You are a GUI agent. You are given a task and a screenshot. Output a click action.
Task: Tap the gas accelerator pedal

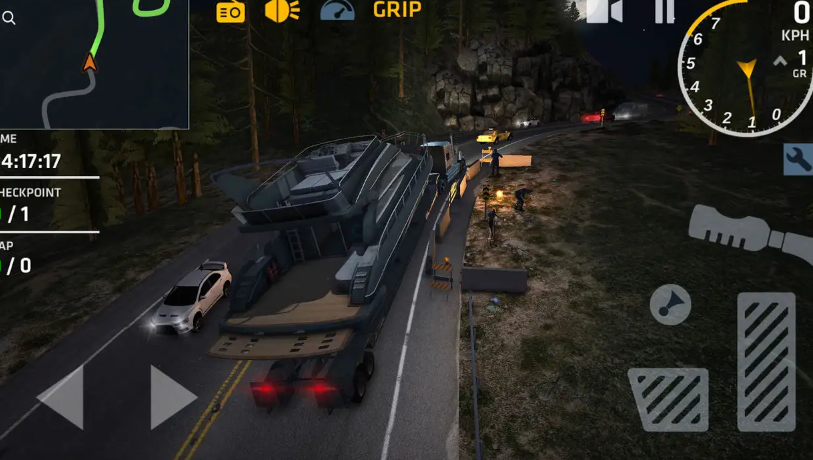pyautogui.click(x=766, y=361)
